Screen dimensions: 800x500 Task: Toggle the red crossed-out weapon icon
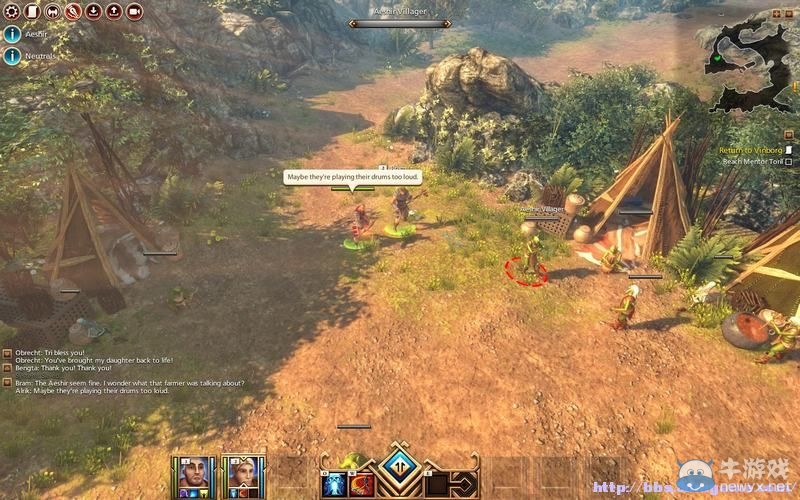[72, 12]
